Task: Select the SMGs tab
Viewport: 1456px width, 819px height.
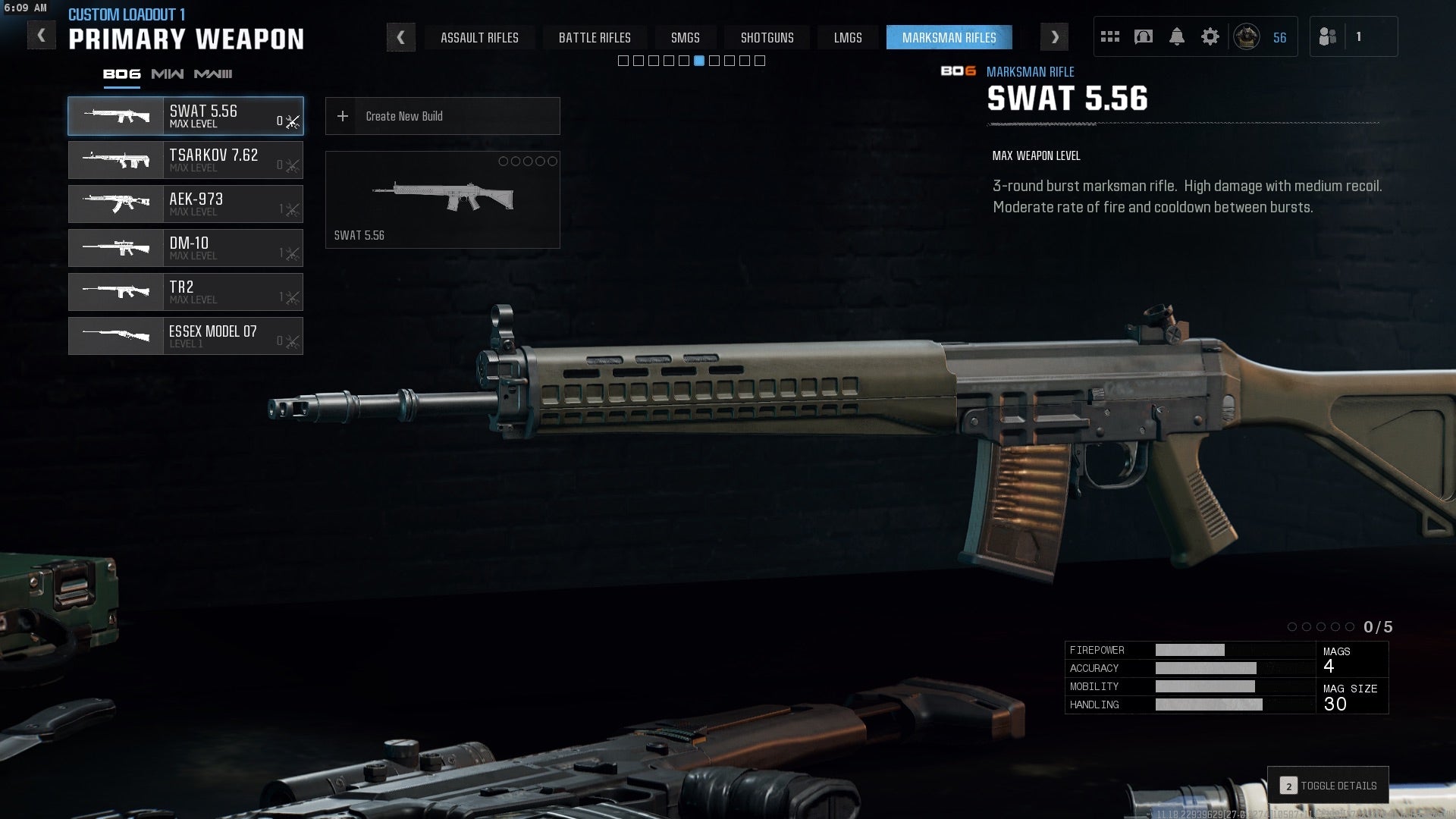Action: (685, 37)
